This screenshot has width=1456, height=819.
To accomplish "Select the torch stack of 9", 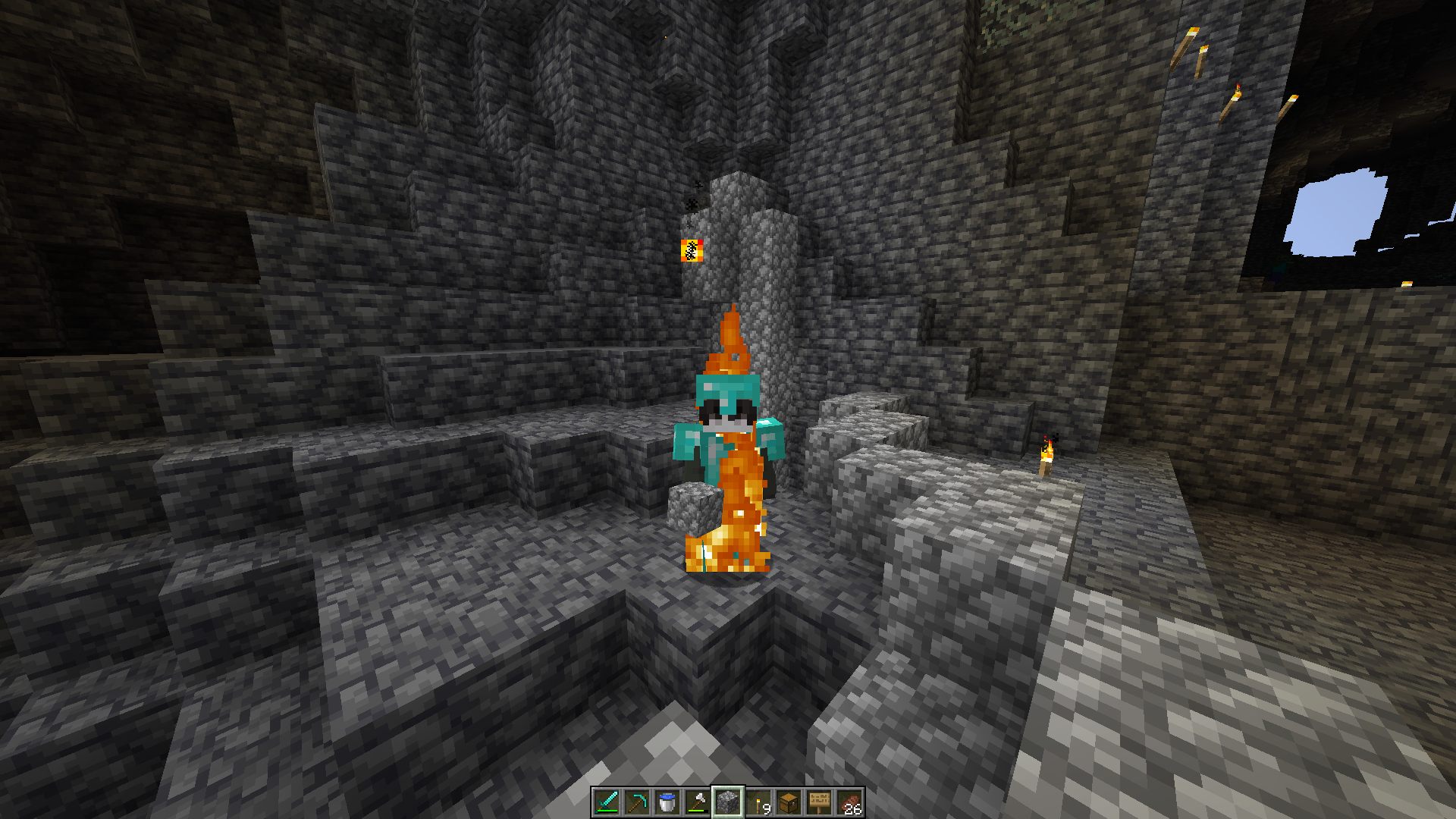I will coord(758,802).
